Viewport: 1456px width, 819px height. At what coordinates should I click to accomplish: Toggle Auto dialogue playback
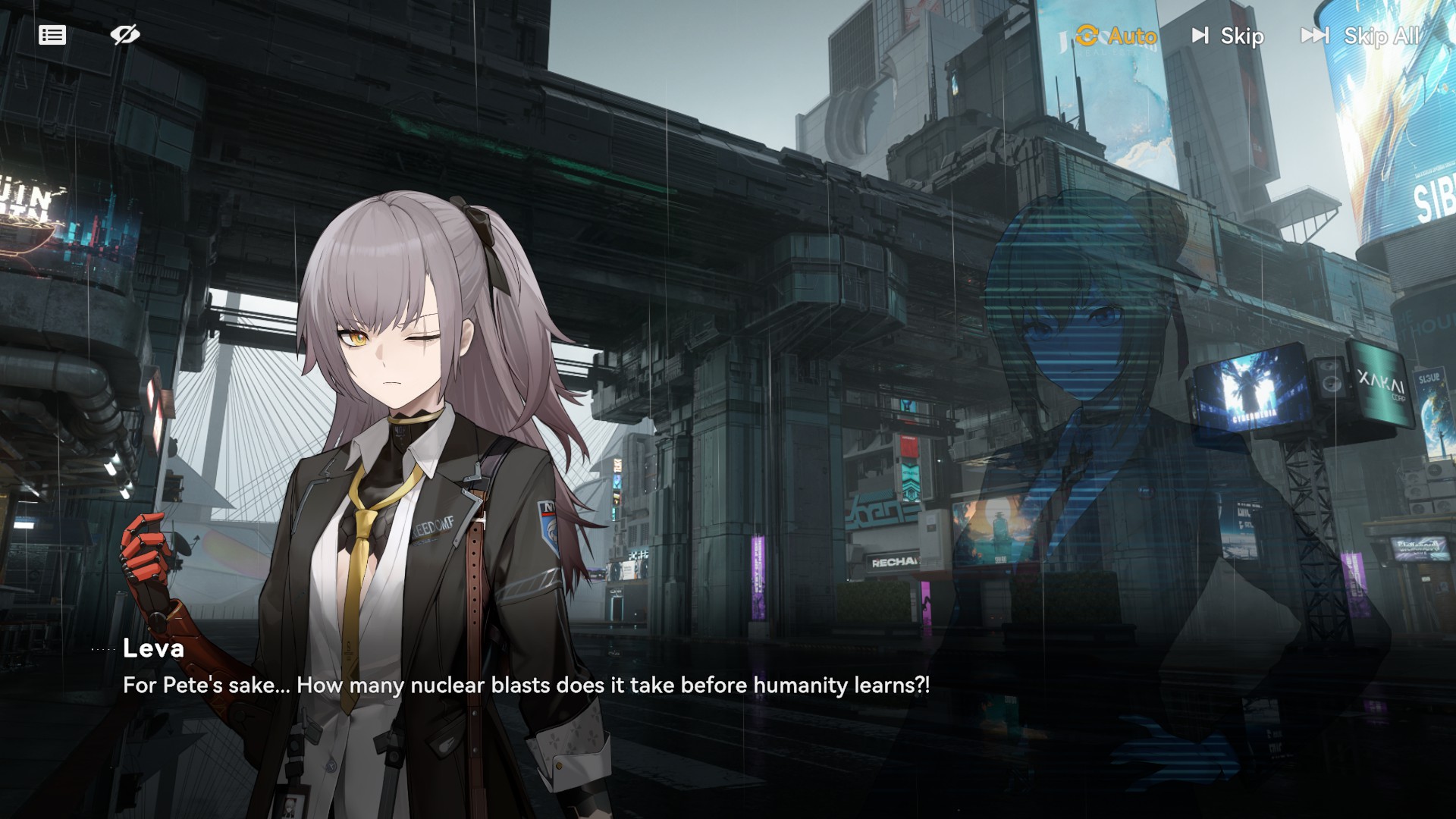[x=1116, y=36]
